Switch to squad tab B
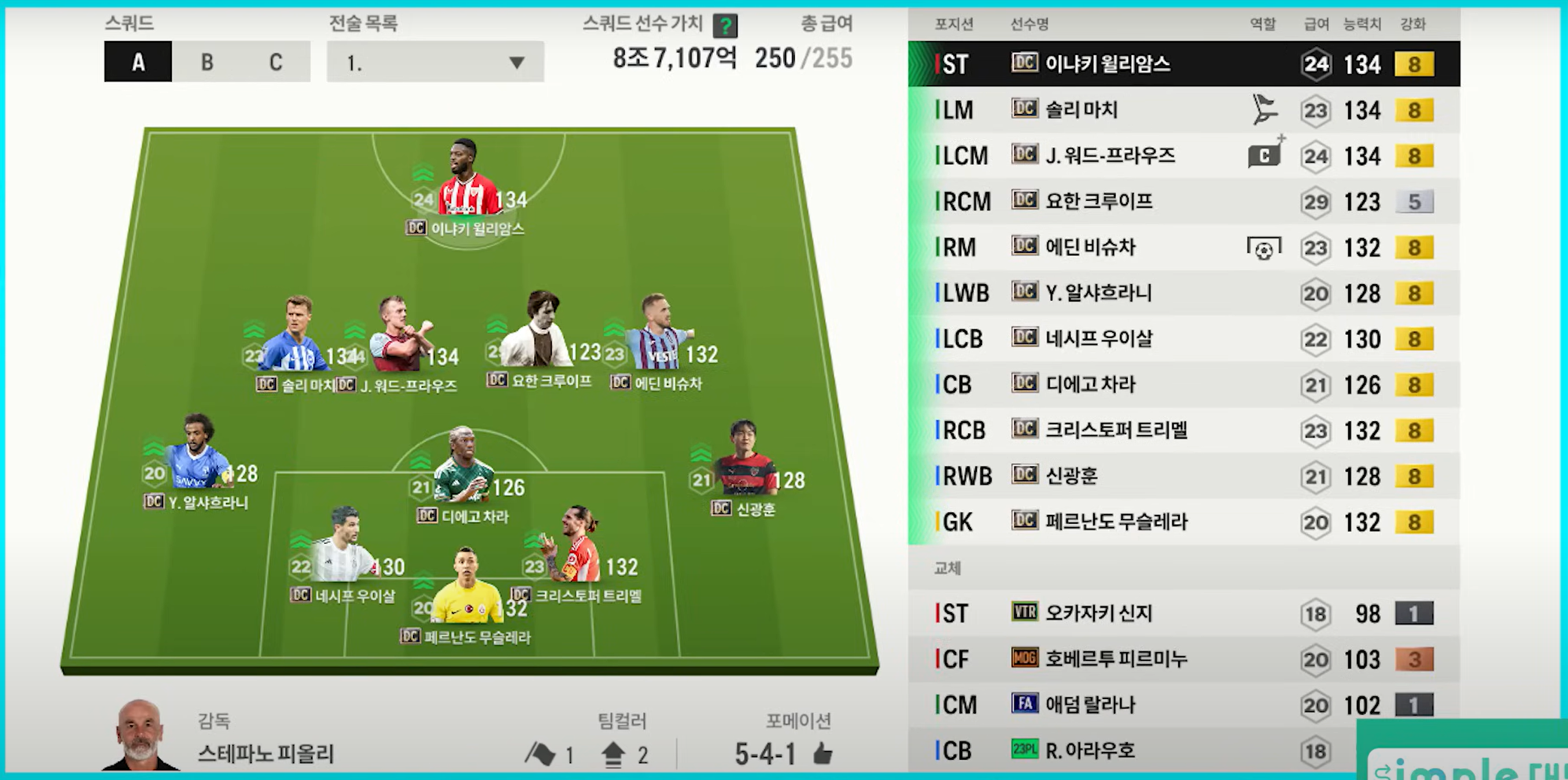 207,62
